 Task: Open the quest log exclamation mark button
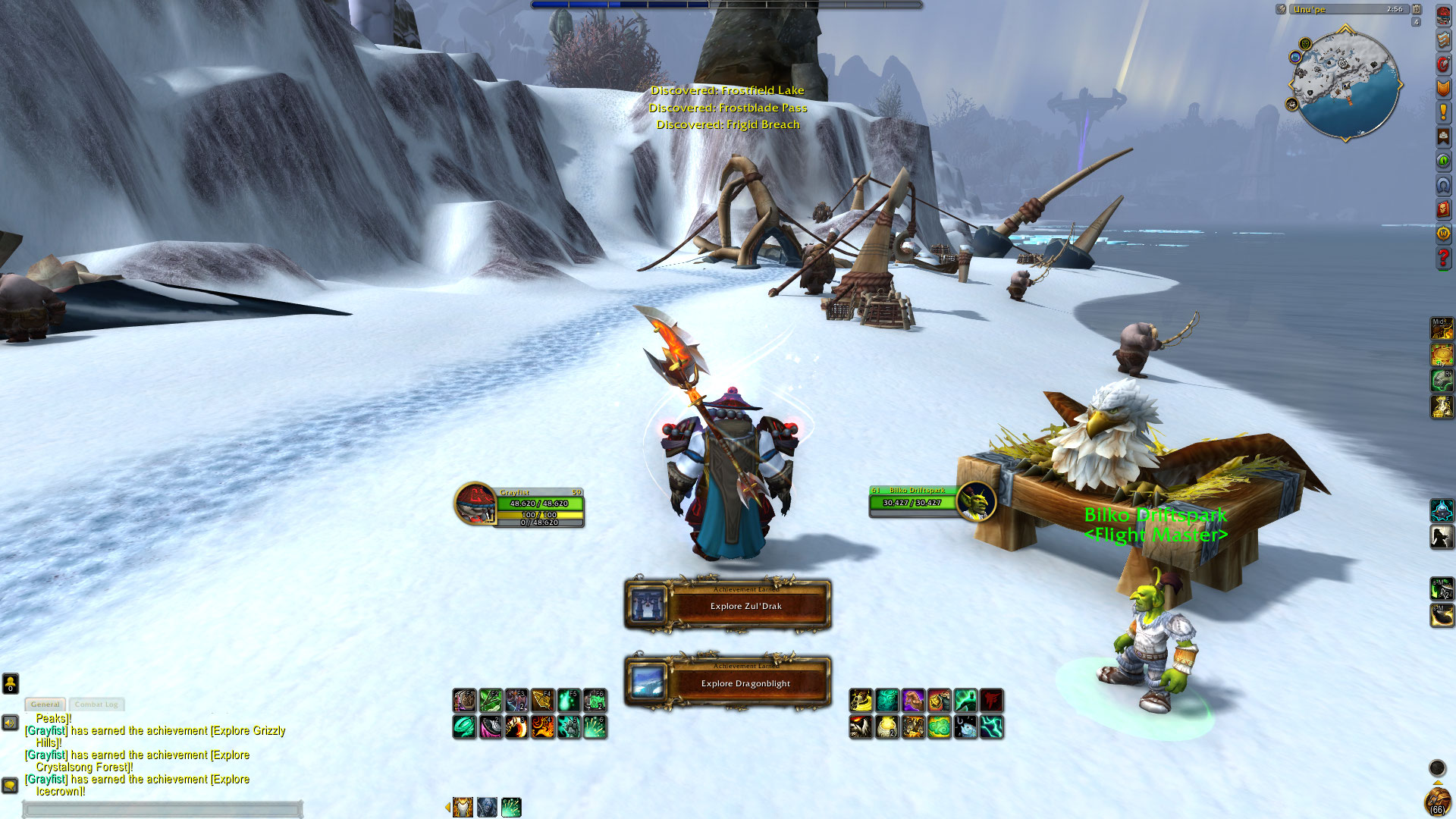coord(1443,112)
